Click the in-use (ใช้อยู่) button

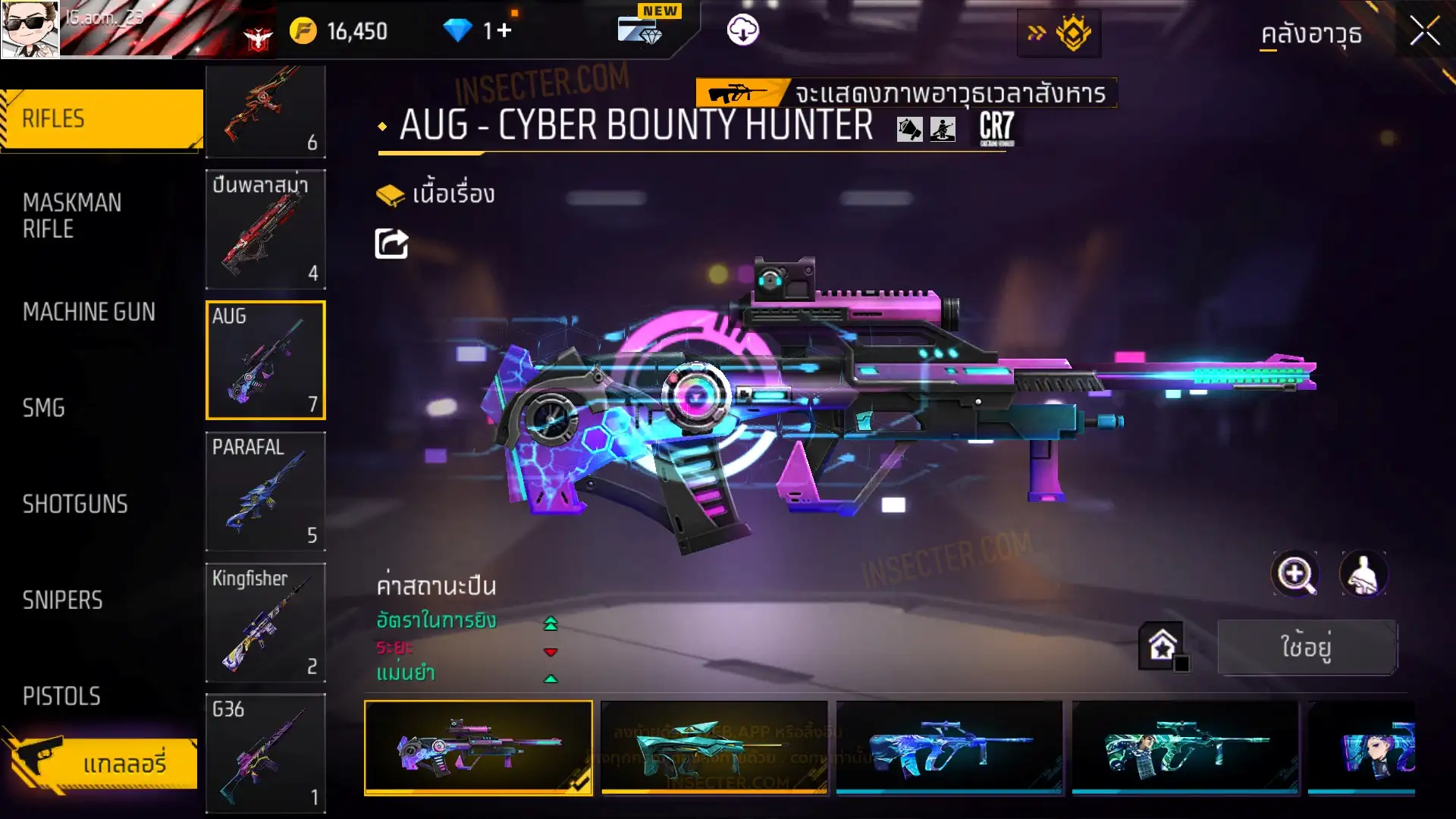tap(1307, 647)
